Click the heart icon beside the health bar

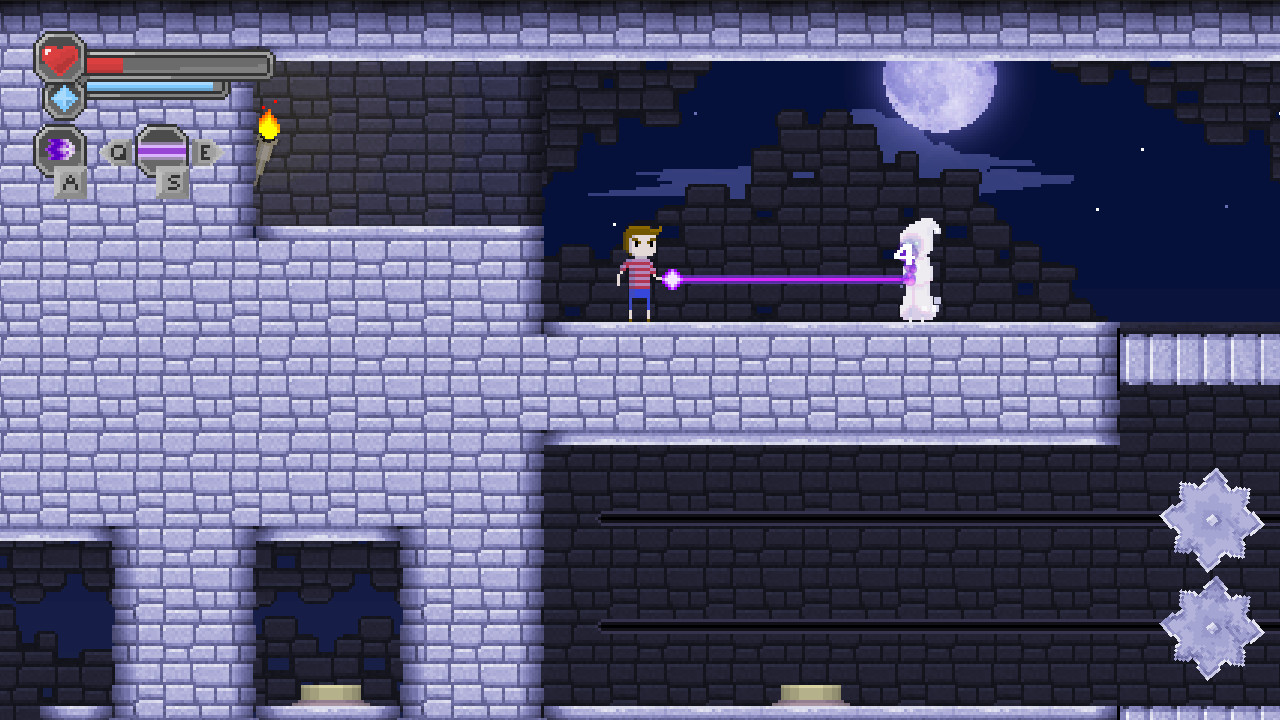click(x=60, y=59)
